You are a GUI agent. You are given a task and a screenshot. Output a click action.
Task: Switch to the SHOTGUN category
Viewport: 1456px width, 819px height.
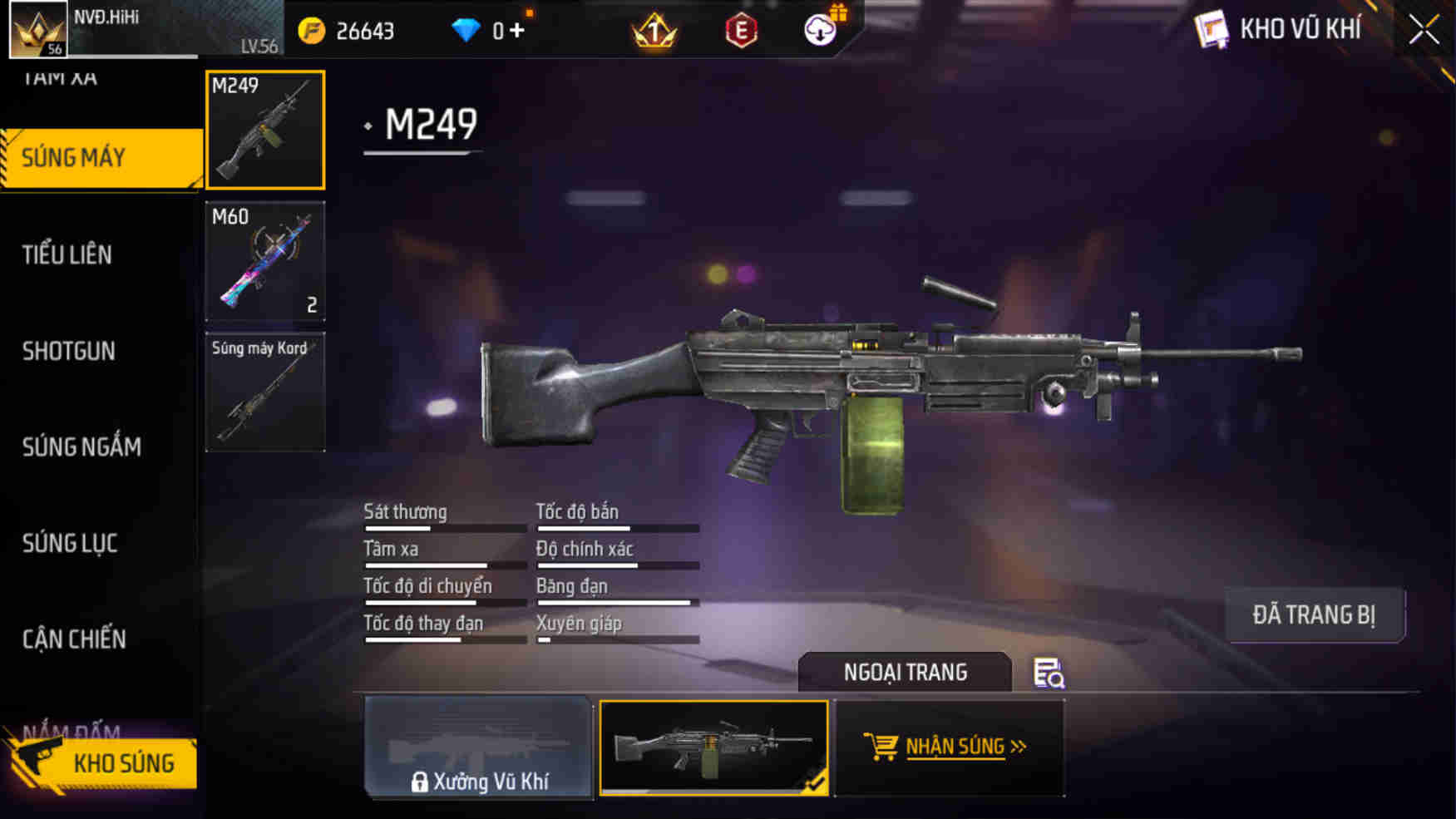coord(69,352)
